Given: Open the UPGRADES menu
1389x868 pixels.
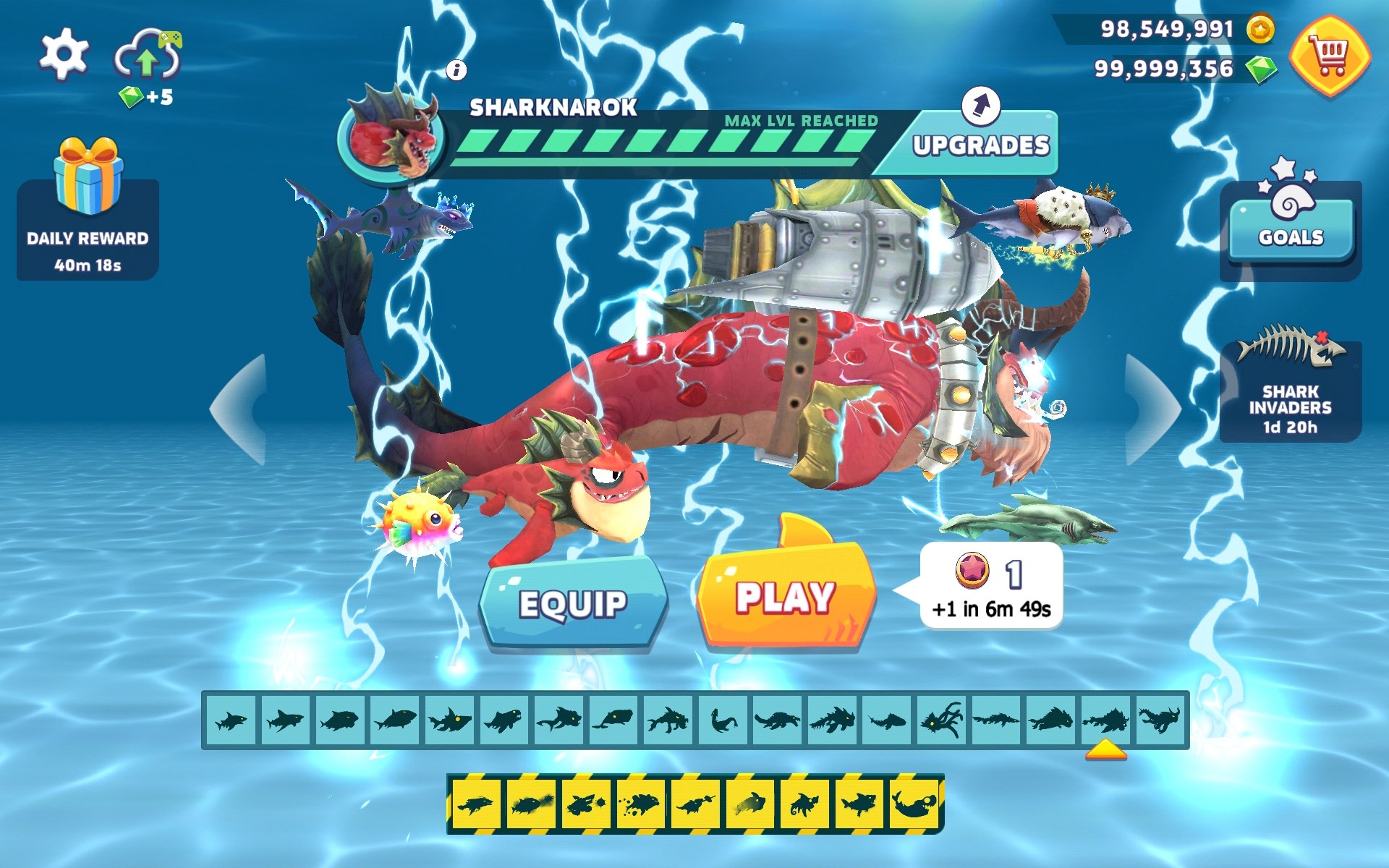Looking at the screenshot, I should click(980, 145).
